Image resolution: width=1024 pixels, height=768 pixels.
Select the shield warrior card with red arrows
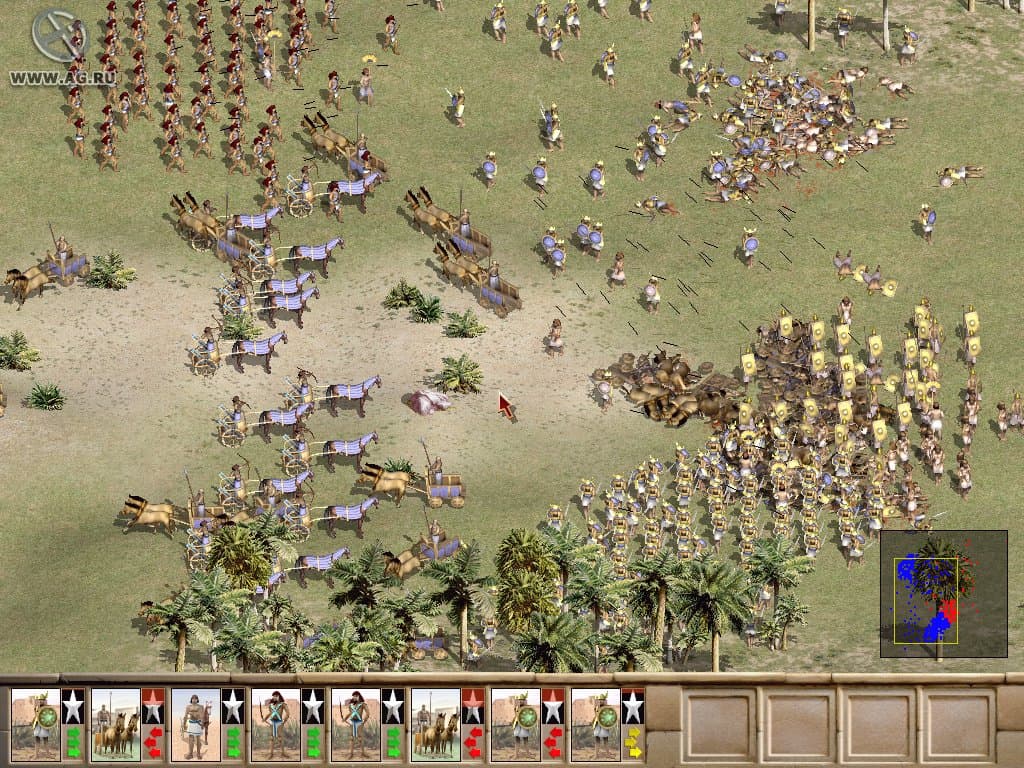click(x=516, y=723)
